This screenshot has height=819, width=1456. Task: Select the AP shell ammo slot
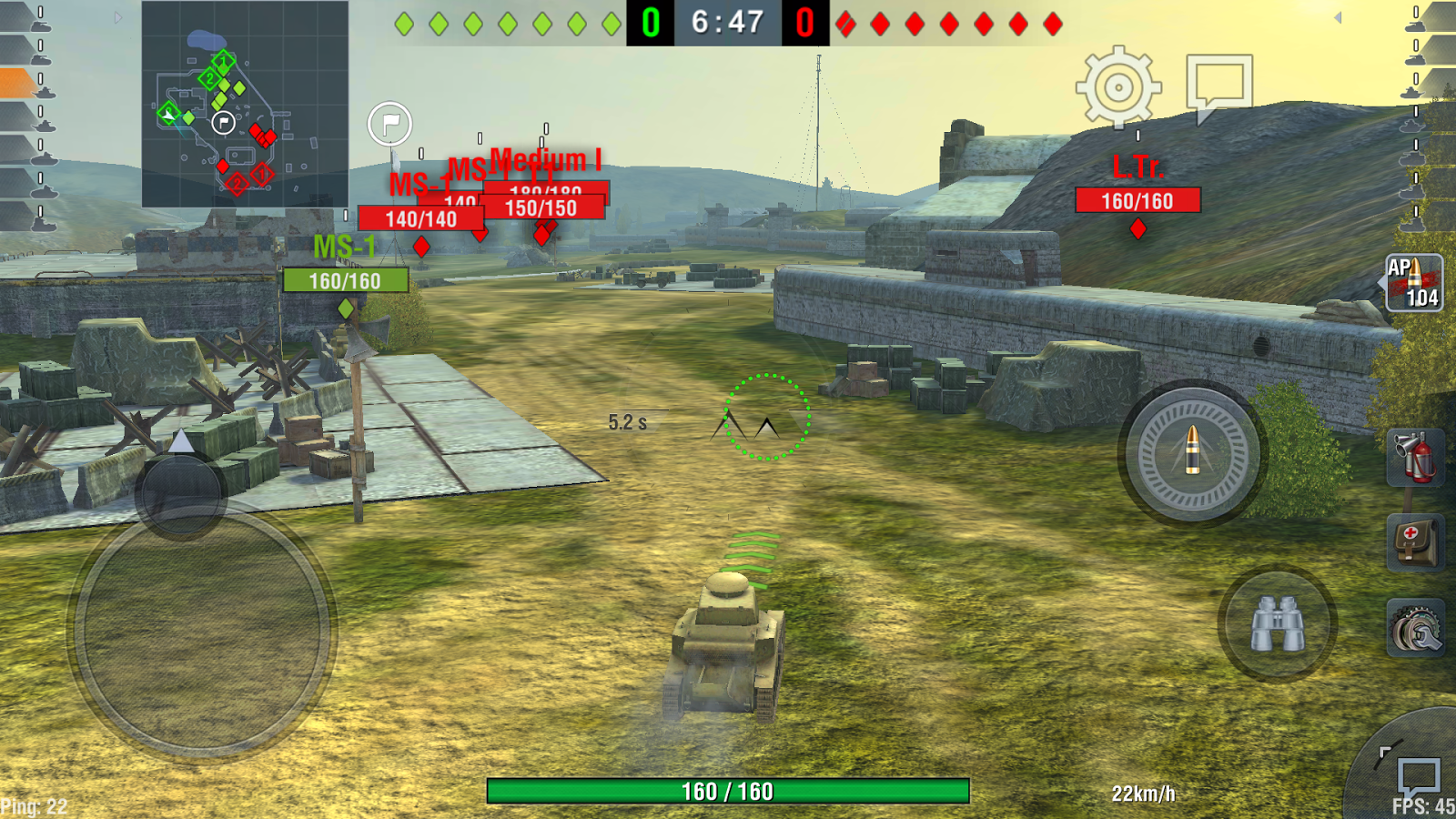pyautogui.click(x=1414, y=283)
